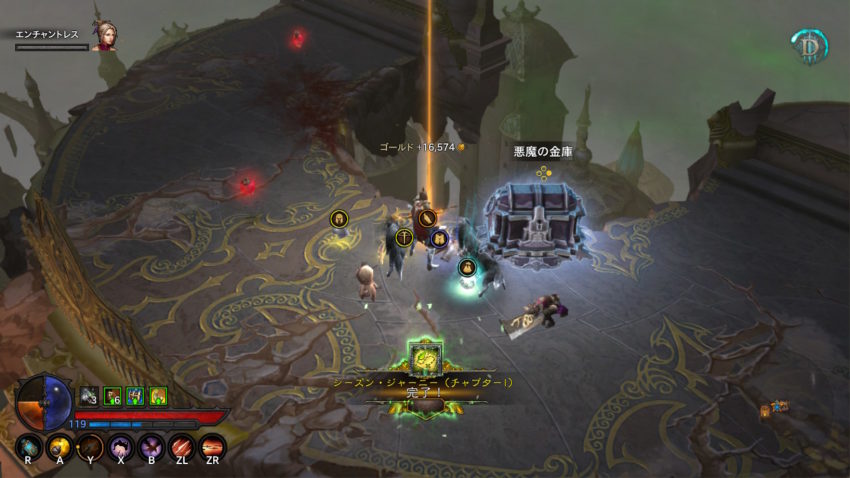
Task: Inspect the green-bordered buff with 6 stacks
Action: pyautogui.click(x=113, y=396)
